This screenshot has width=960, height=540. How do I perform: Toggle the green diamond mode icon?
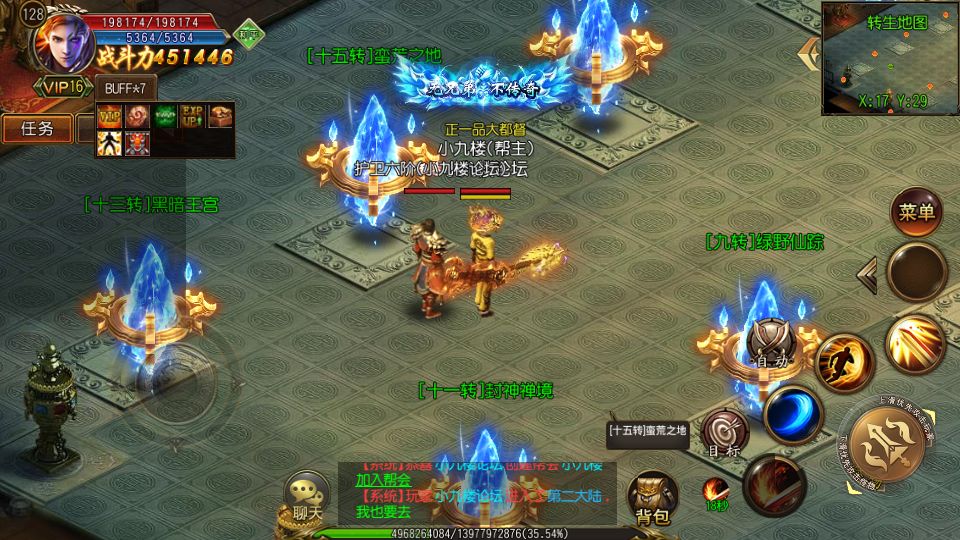247,33
